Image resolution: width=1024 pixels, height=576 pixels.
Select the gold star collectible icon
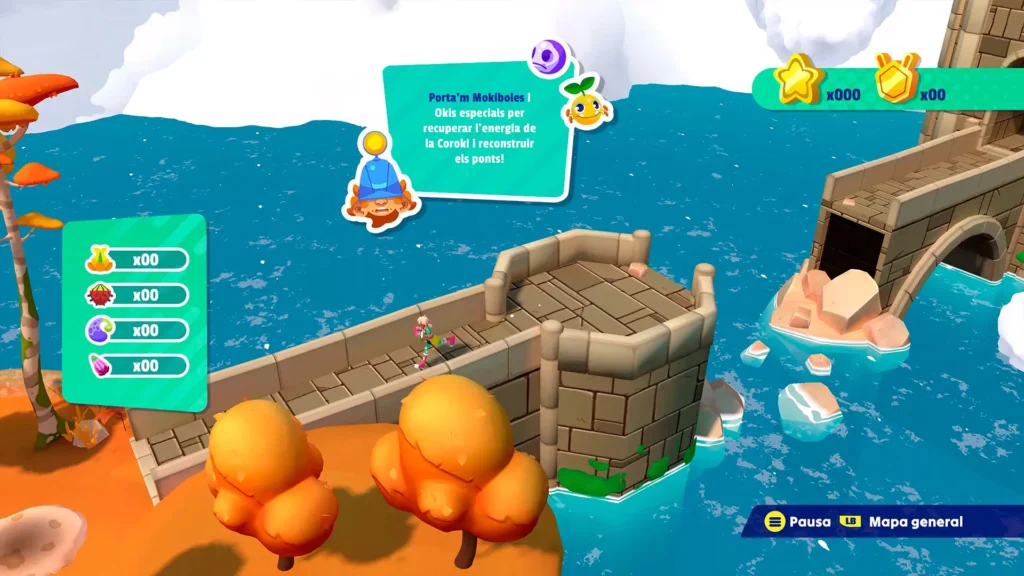798,80
